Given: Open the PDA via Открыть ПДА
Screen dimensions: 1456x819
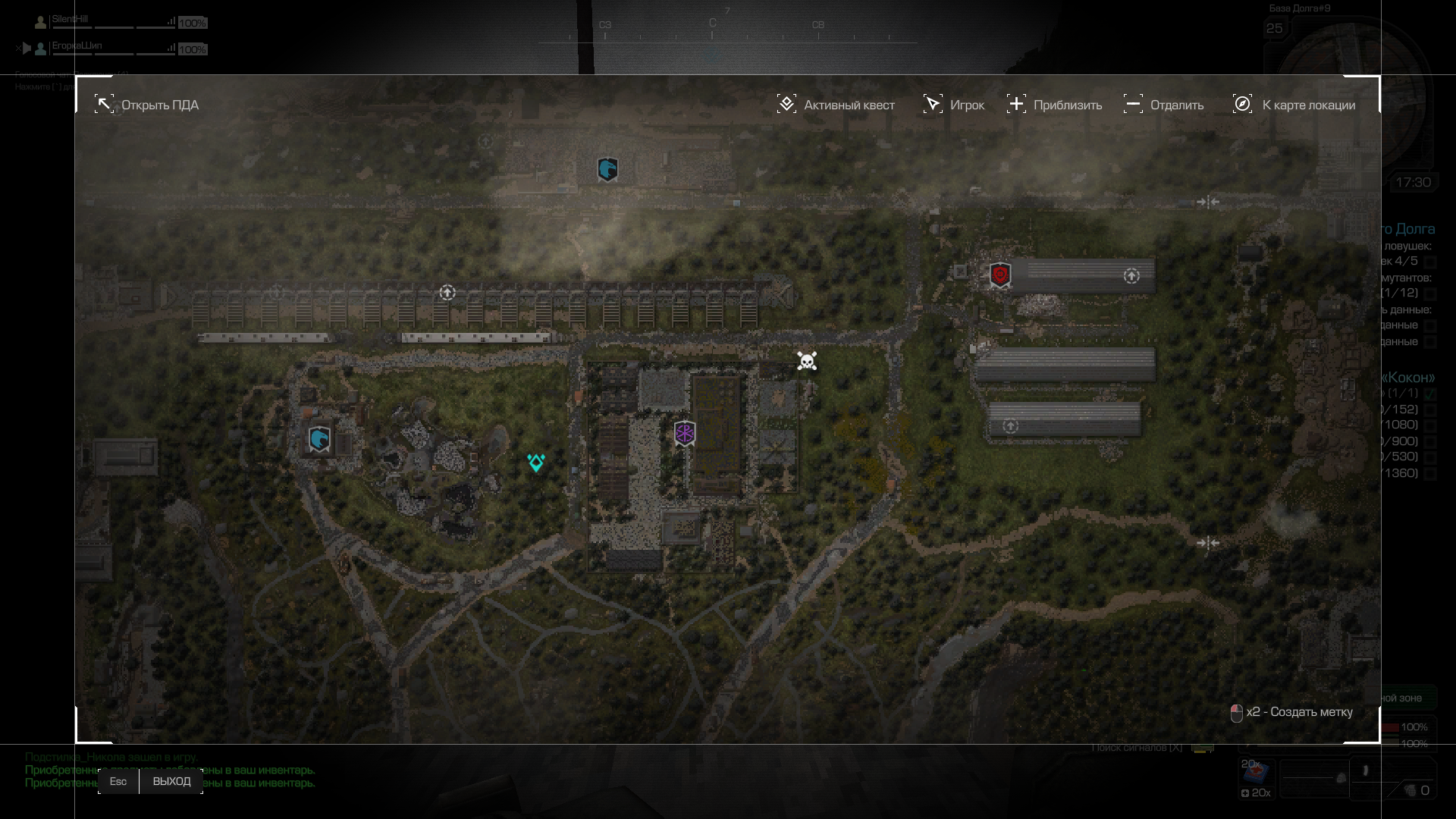Looking at the screenshot, I should click(x=147, y=105).
